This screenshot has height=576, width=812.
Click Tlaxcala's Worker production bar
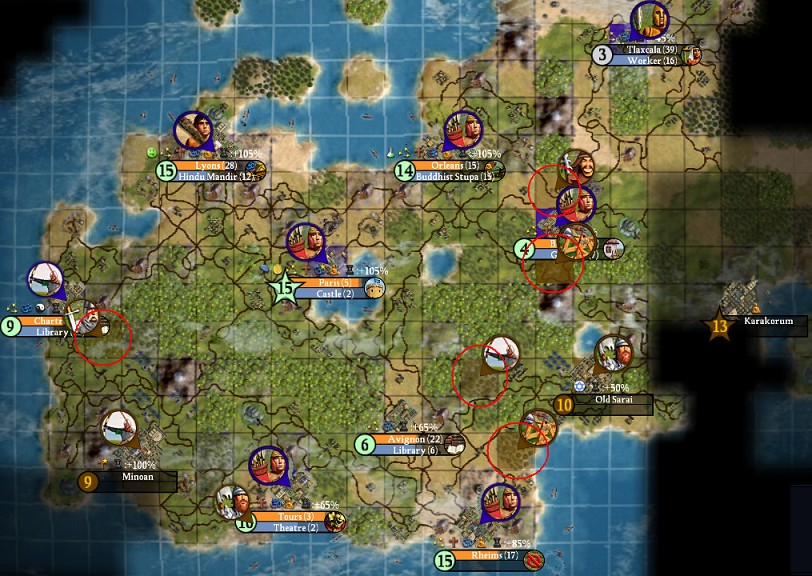coord(650,61)
